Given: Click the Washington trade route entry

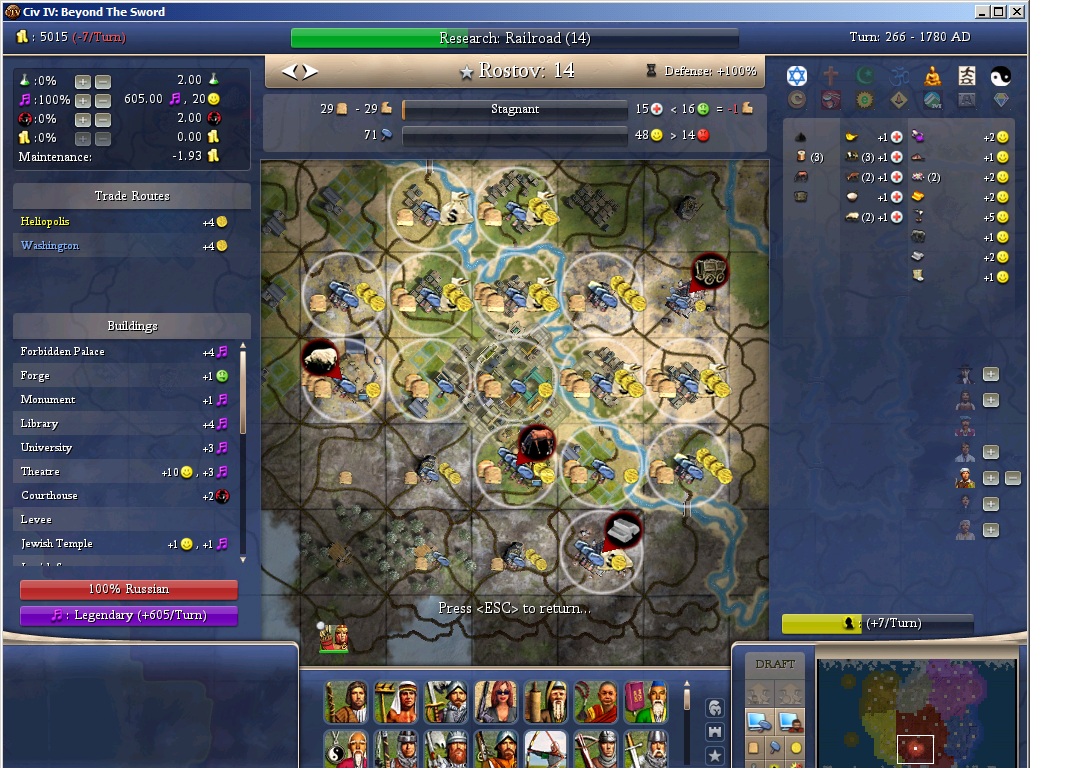Looking at the screenshot, I should (50, 246).
